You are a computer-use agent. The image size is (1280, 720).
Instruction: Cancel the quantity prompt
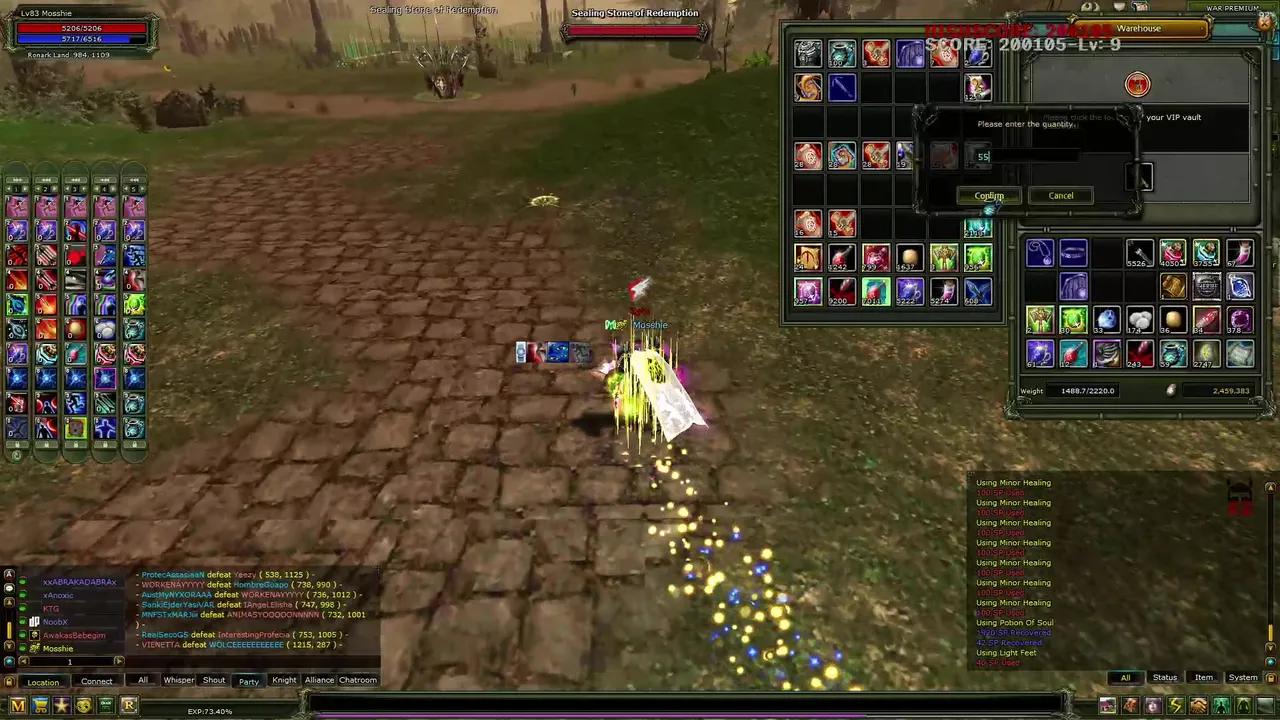tap(1060, 195)
